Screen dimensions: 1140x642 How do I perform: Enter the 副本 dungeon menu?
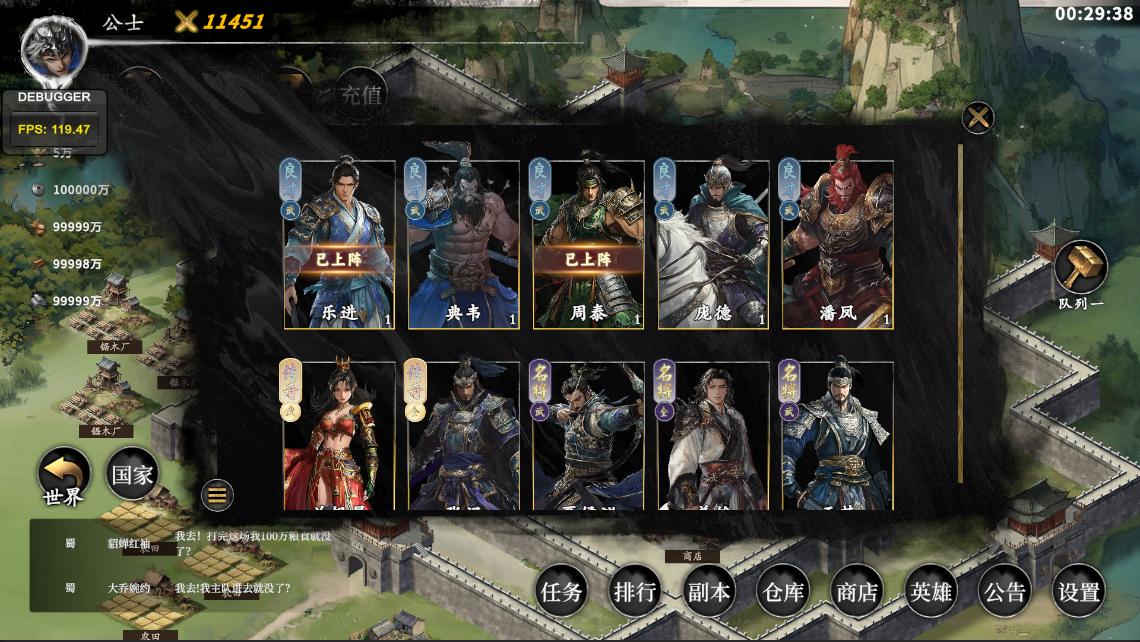pos(709,592)
